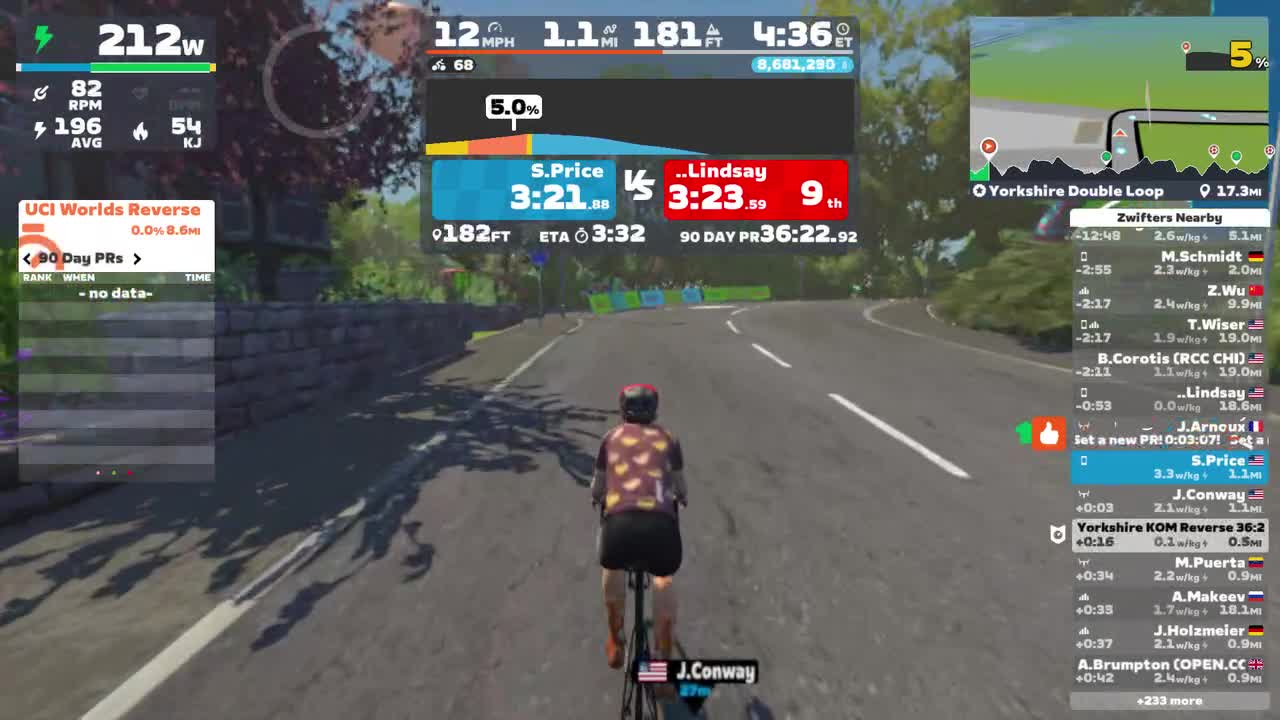Image resolution: width=1280 pixels, height=720 pixels.
Task: Select S.Price in the riders list
Action: [x=1171, y=467]
